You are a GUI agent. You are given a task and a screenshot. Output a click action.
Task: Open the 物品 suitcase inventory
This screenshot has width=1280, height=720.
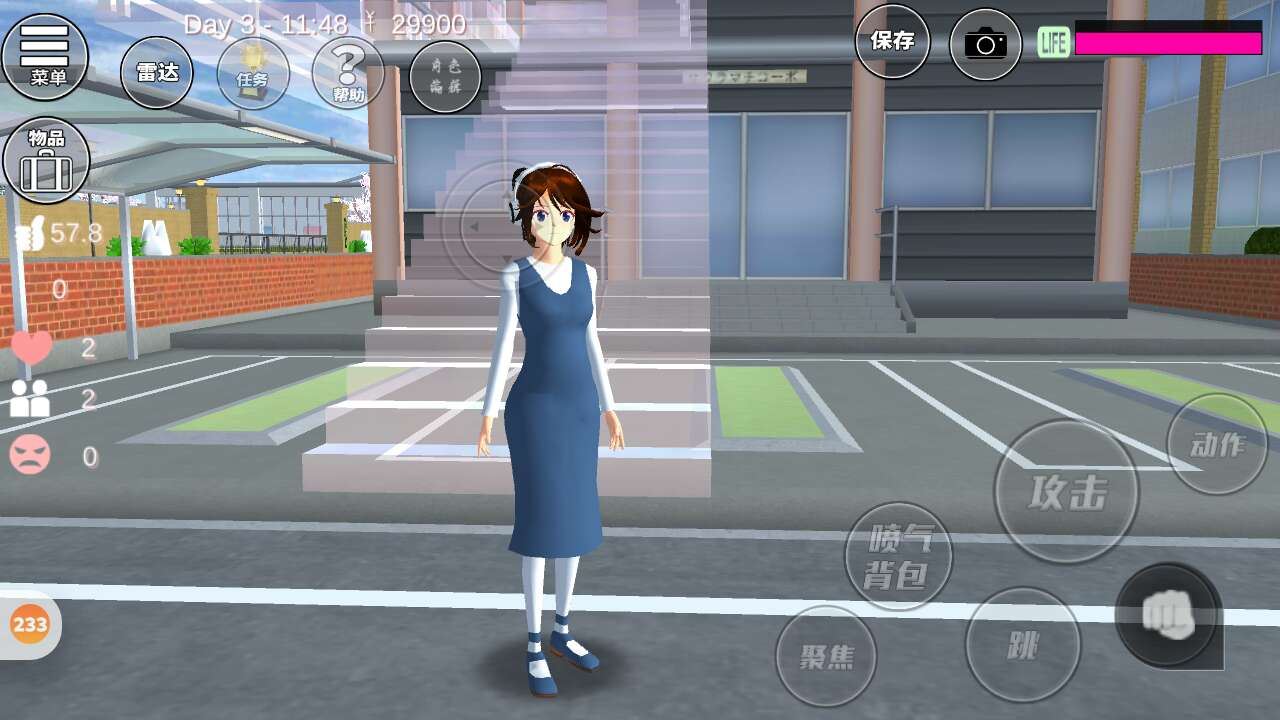click(x=46, y=160)
